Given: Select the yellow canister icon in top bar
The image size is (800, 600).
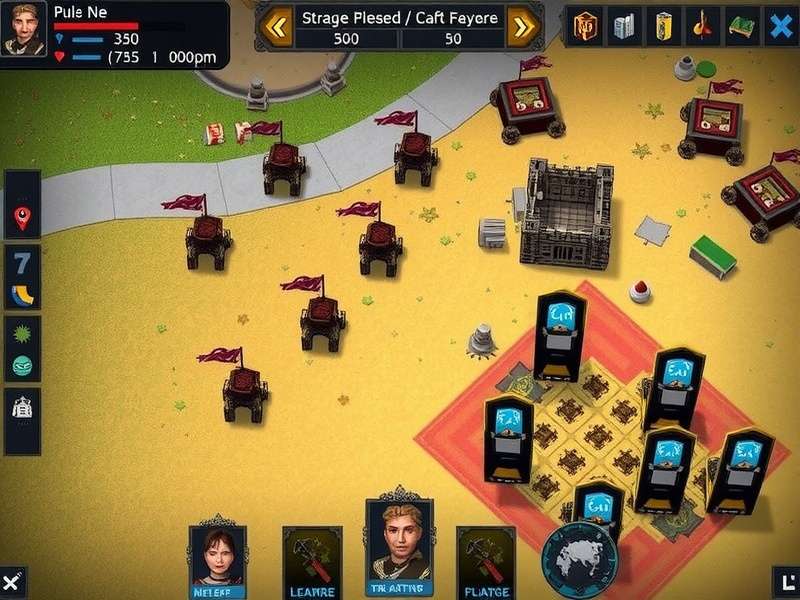Looking at the screenshot, I should [663, 26].
